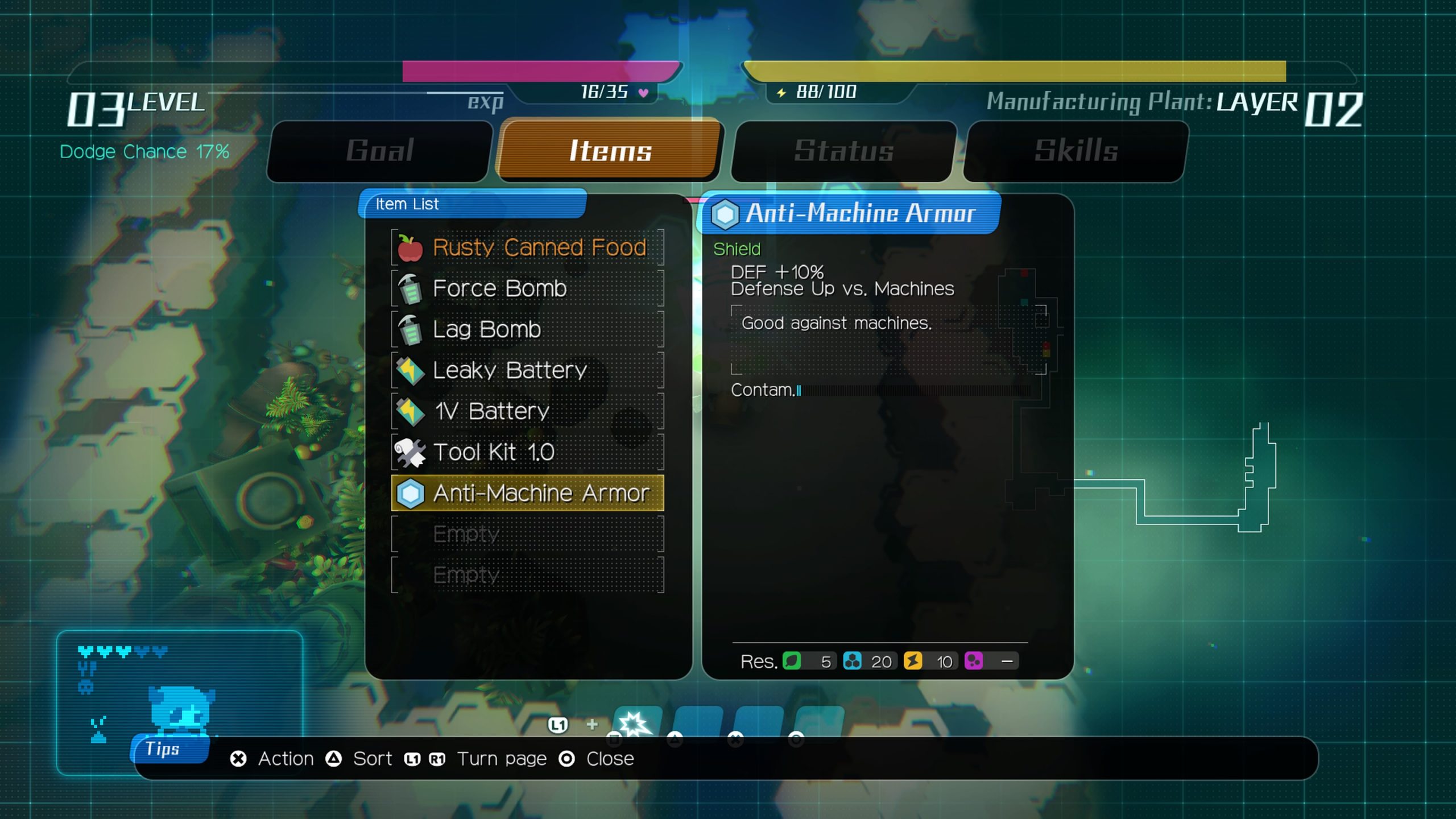Switch to the Goal tab
This screenshot has width=1456, height=819.
[379, 151]
